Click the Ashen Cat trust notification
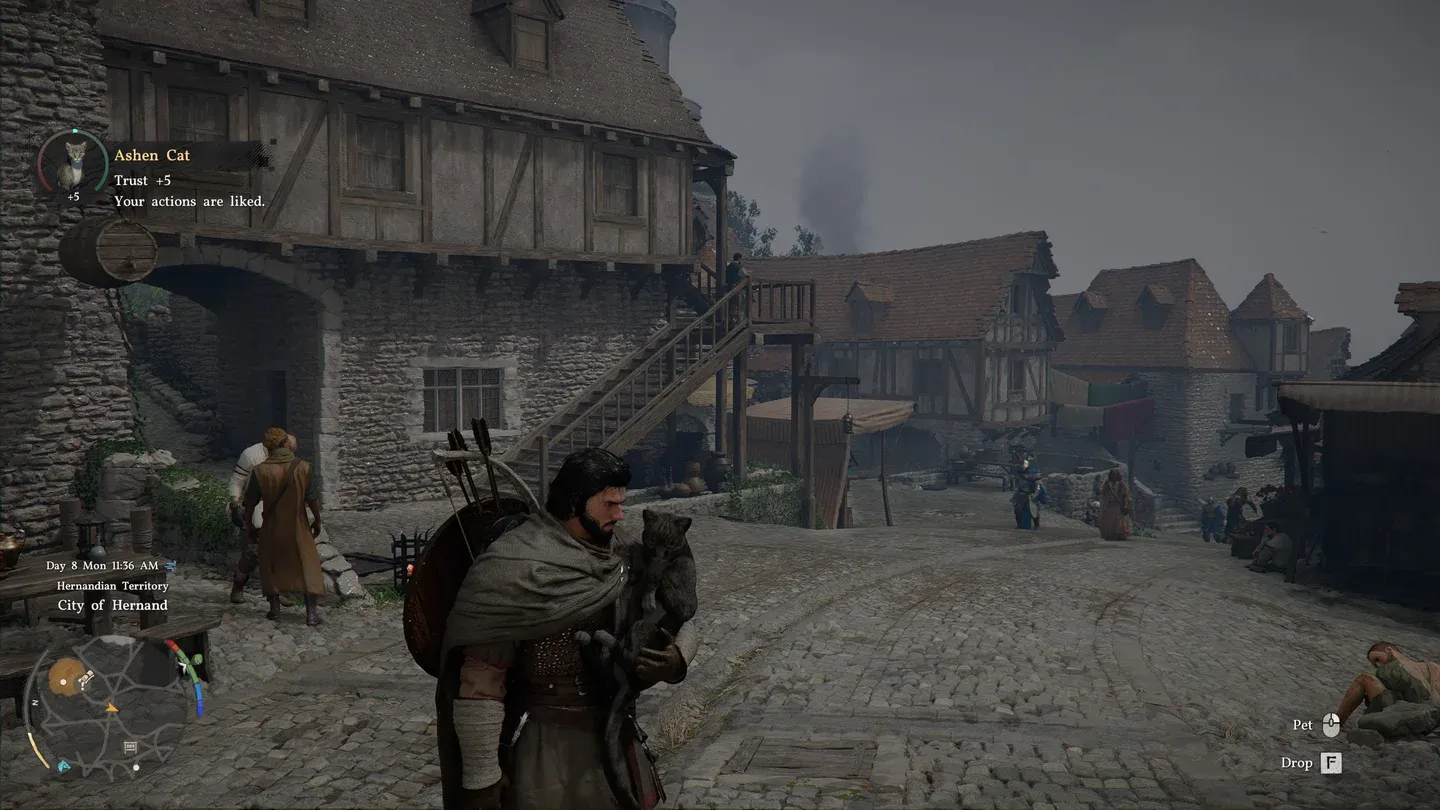1440x810 pixels. click(189, 178)
